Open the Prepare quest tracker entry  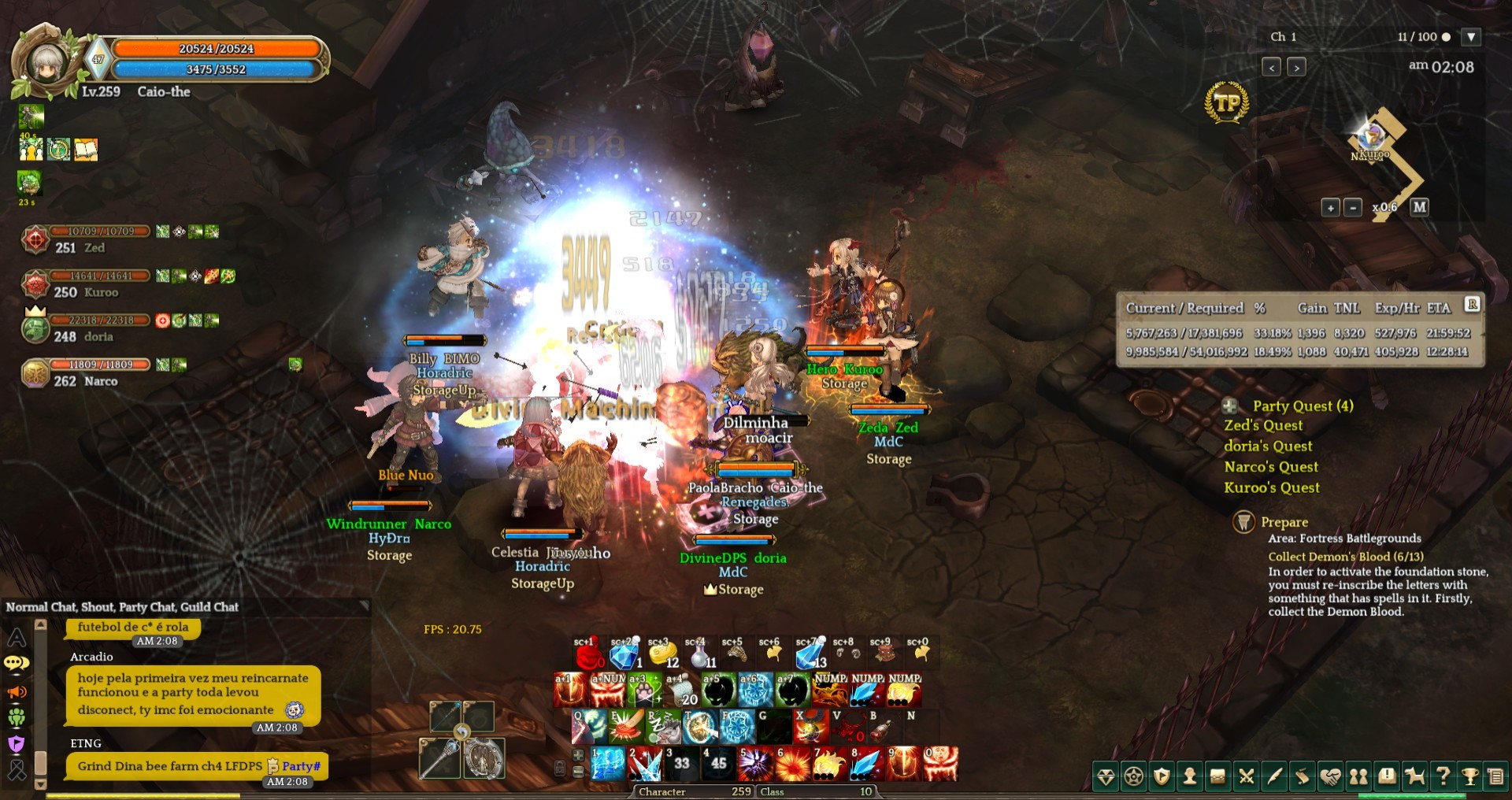(x=1284, y=522)
